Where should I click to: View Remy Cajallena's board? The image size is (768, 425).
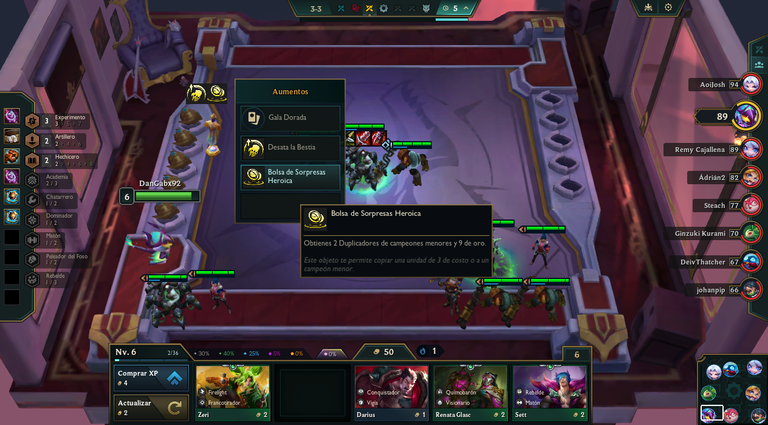[x=715, y=149]
